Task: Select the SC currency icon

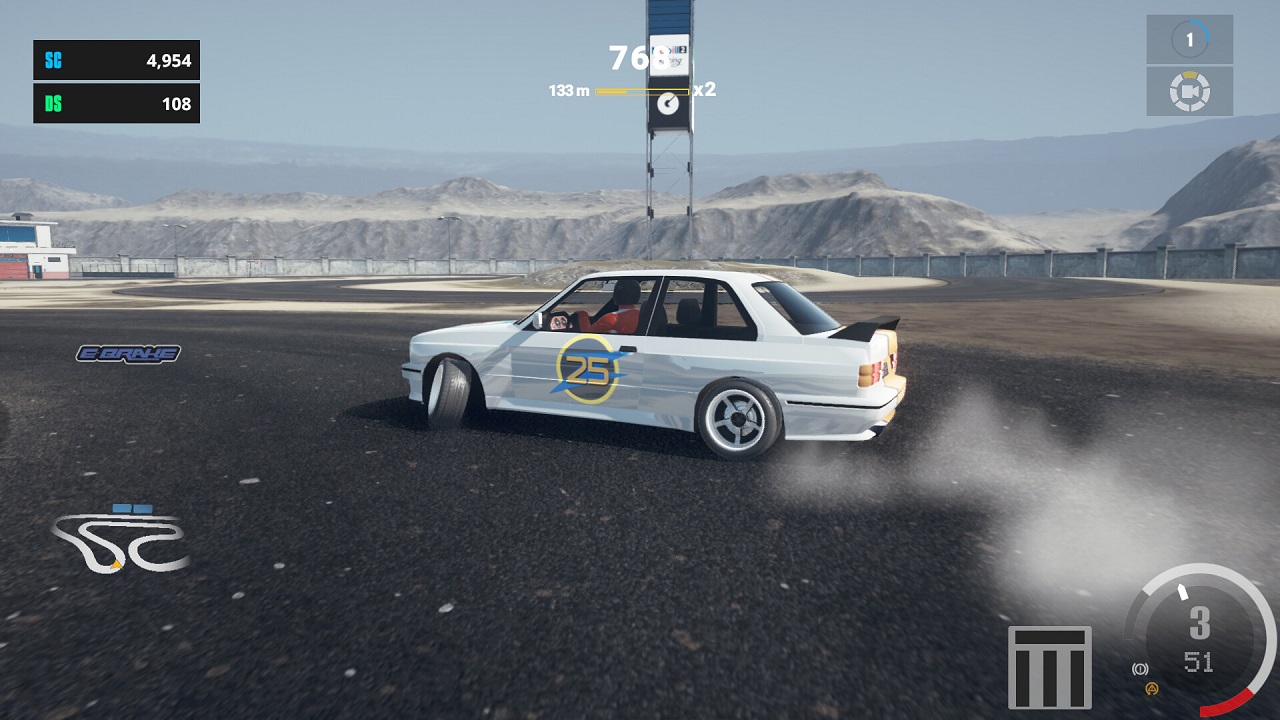Action: coord(55,61)
